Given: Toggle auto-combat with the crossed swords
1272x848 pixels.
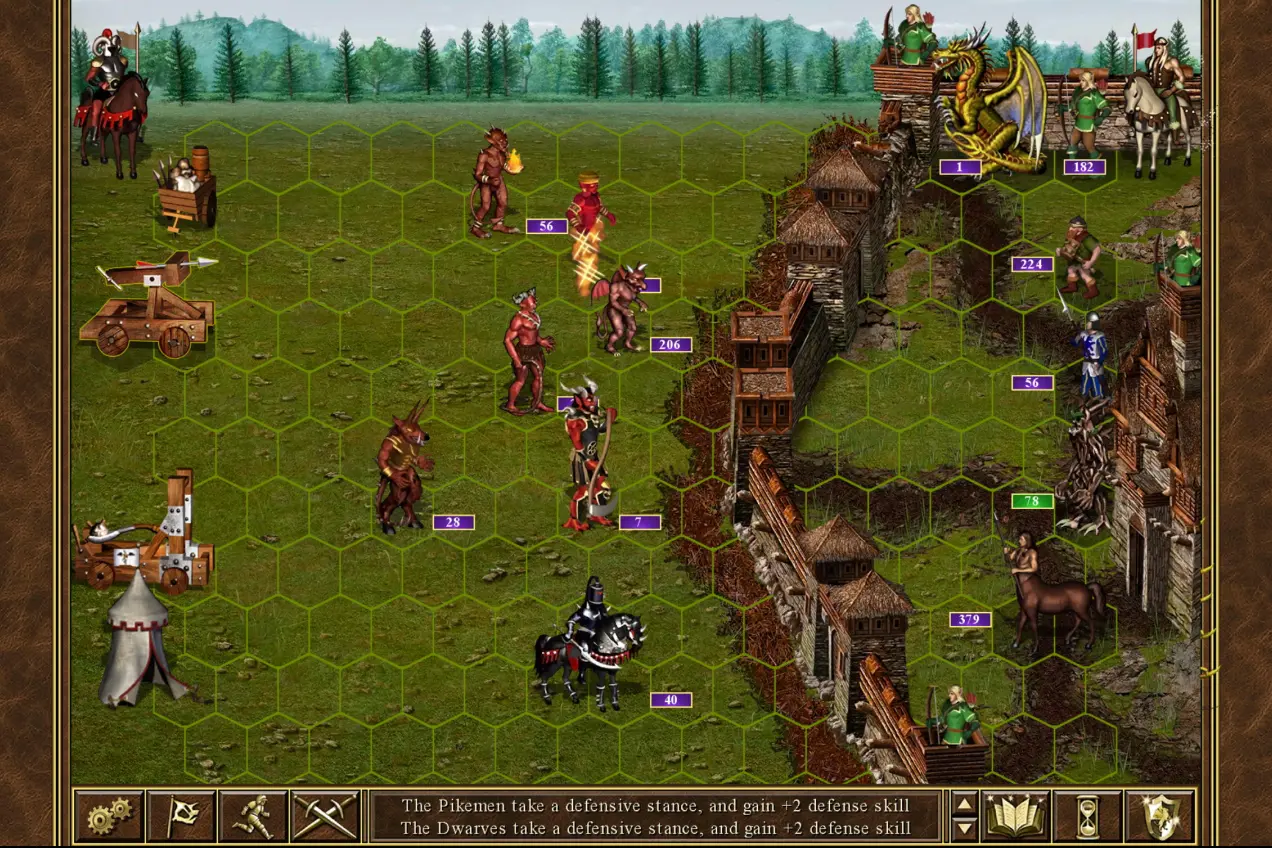Looking at the screenshot, I should coord(325,816).
